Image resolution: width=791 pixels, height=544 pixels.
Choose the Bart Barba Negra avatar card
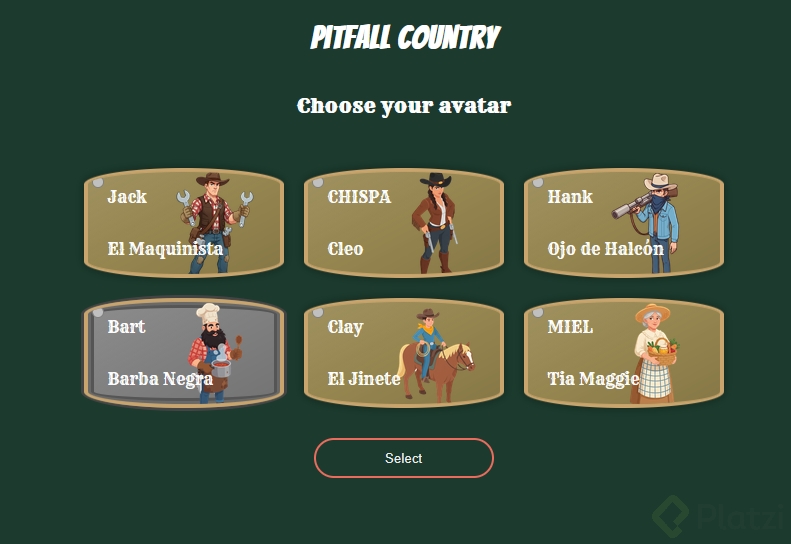[184, 353]
